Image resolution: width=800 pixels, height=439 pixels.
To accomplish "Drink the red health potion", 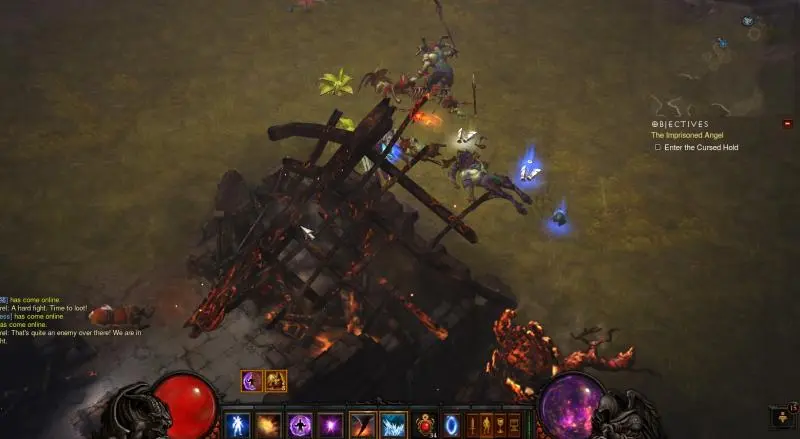I will coord(425,424).
